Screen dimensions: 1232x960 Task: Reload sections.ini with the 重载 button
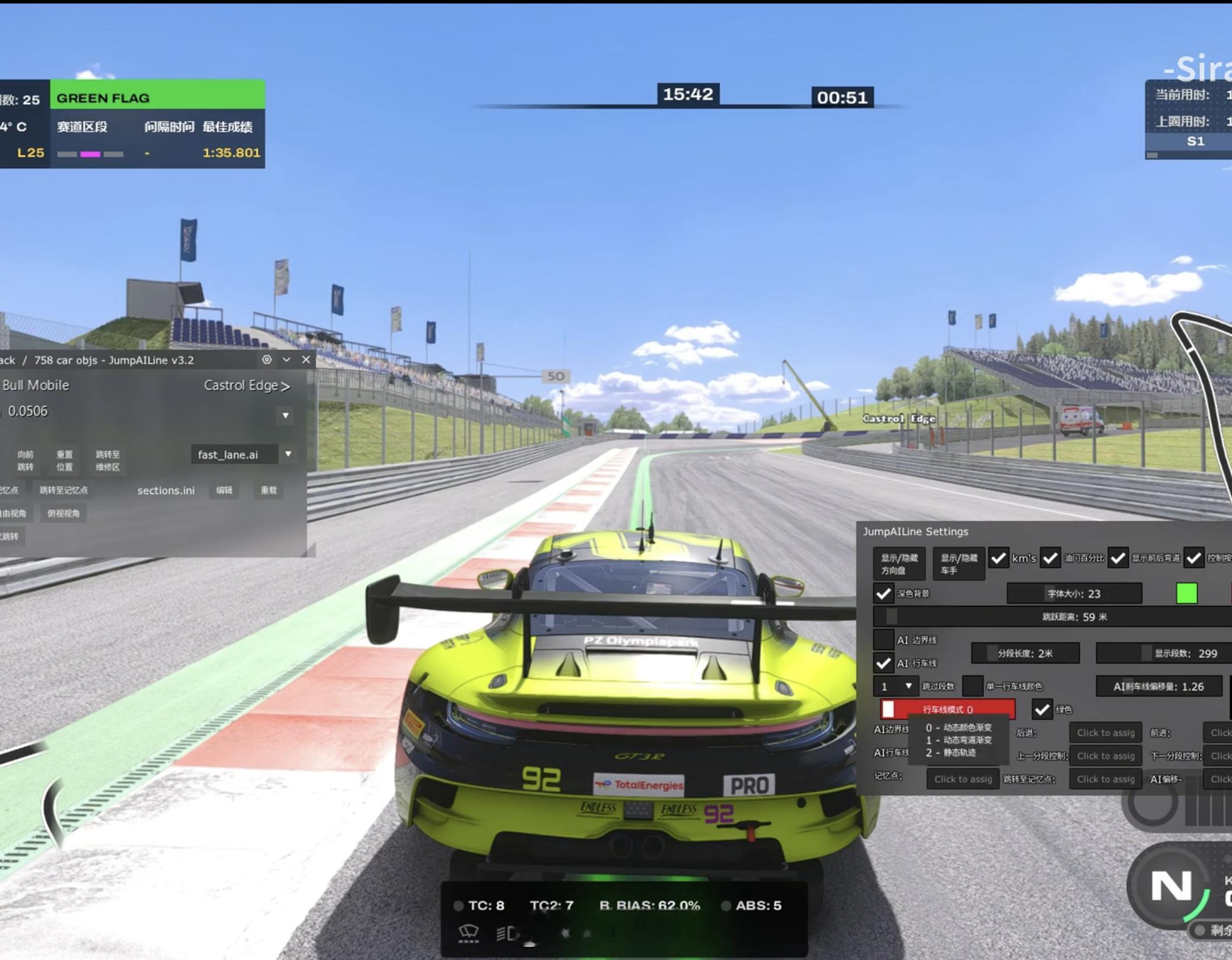click(268, 490)
